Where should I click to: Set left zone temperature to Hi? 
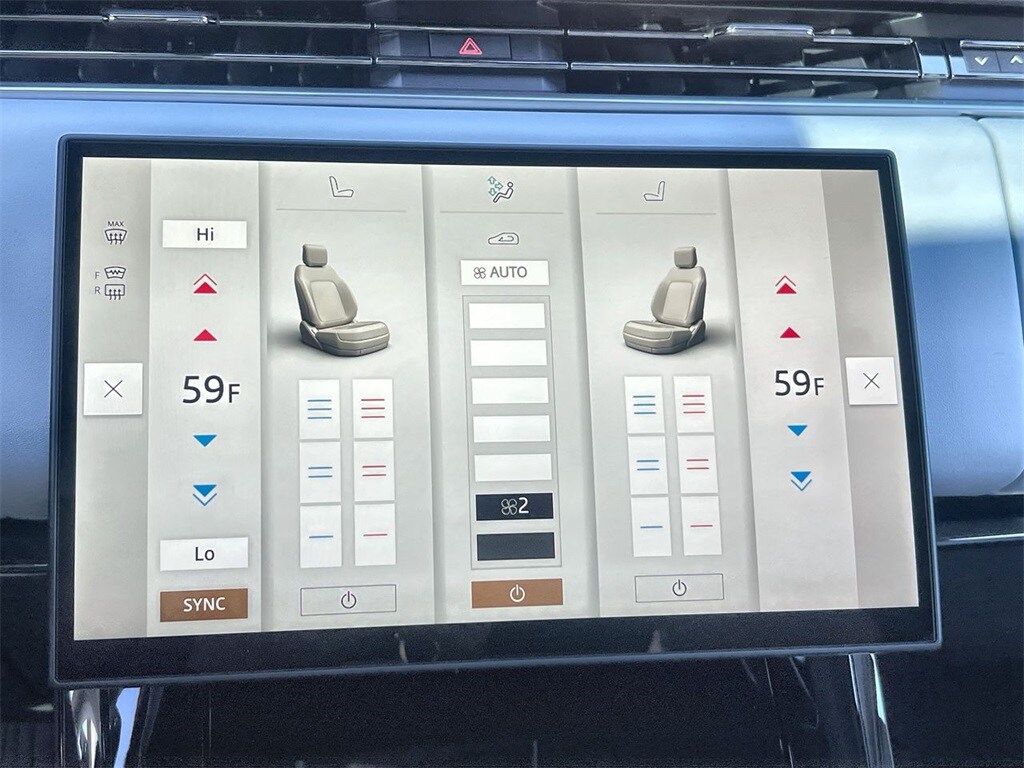click(204, 235)
